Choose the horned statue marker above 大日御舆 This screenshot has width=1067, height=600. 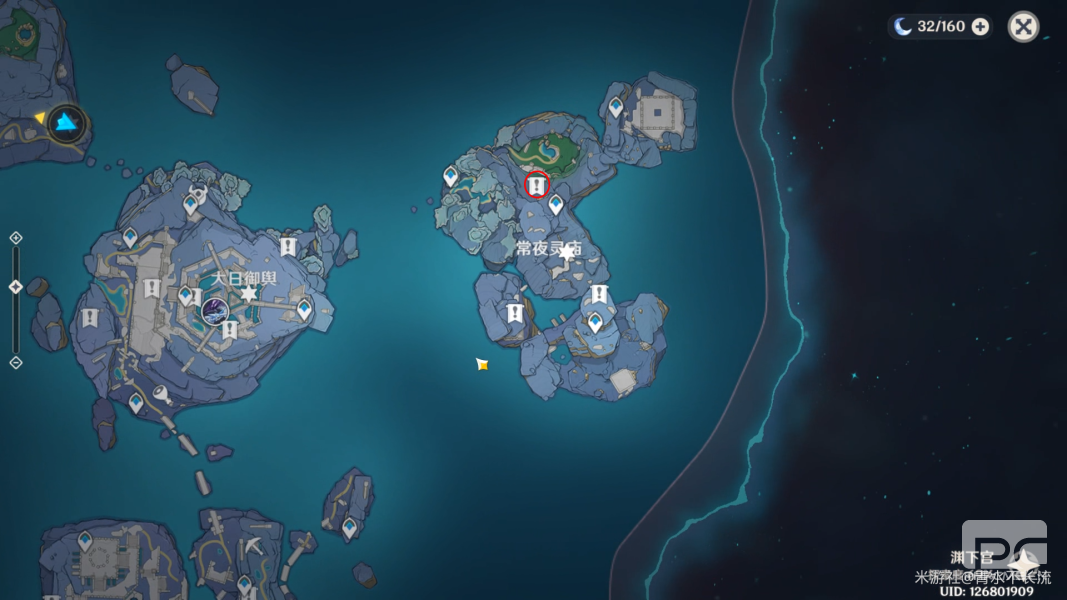click(x=198, y=191)
